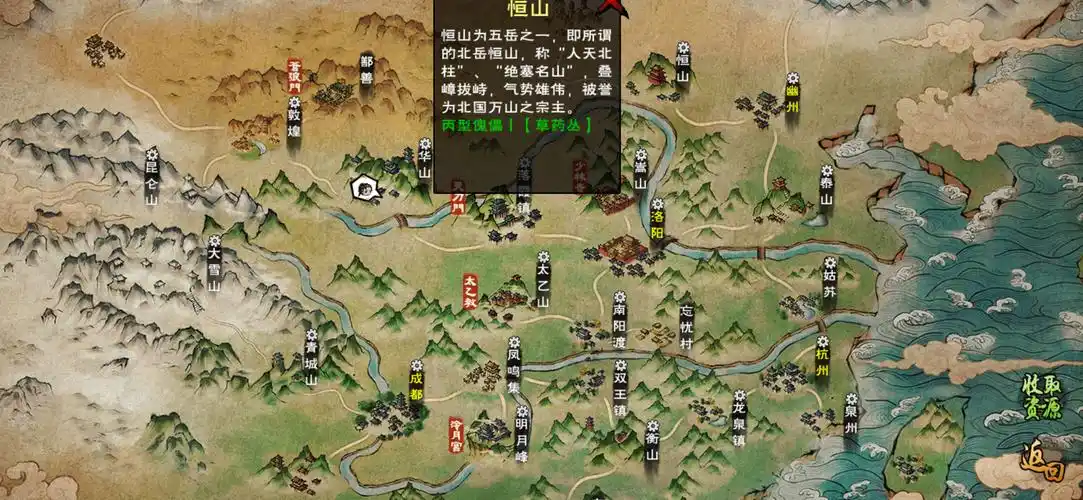Image resolution: width=1083 pixels, height=500 pixels.
Task: Choose the 泰山 location label
Action: (826, 189)
